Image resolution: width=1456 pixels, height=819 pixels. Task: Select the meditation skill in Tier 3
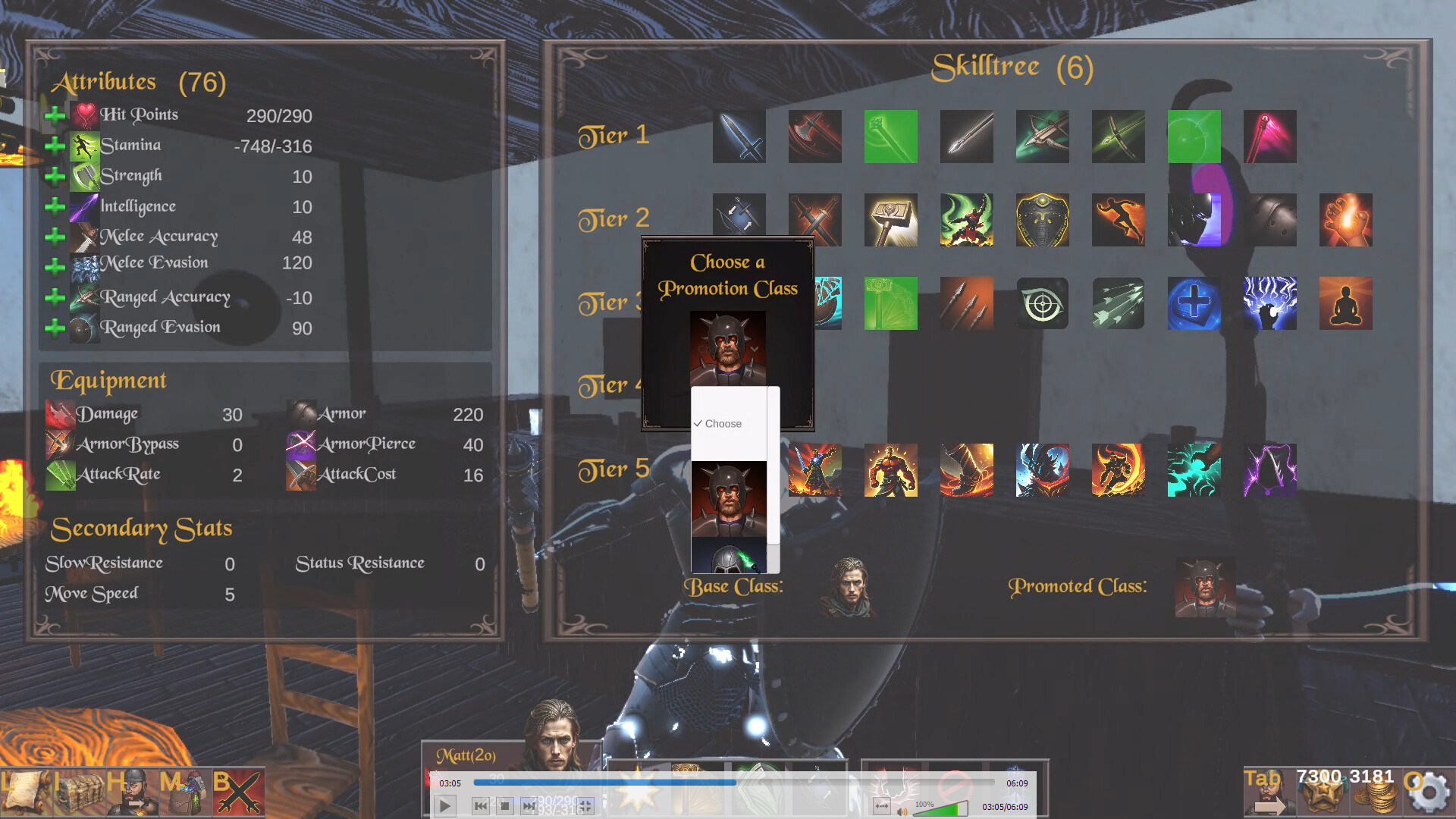point(1346,304)
